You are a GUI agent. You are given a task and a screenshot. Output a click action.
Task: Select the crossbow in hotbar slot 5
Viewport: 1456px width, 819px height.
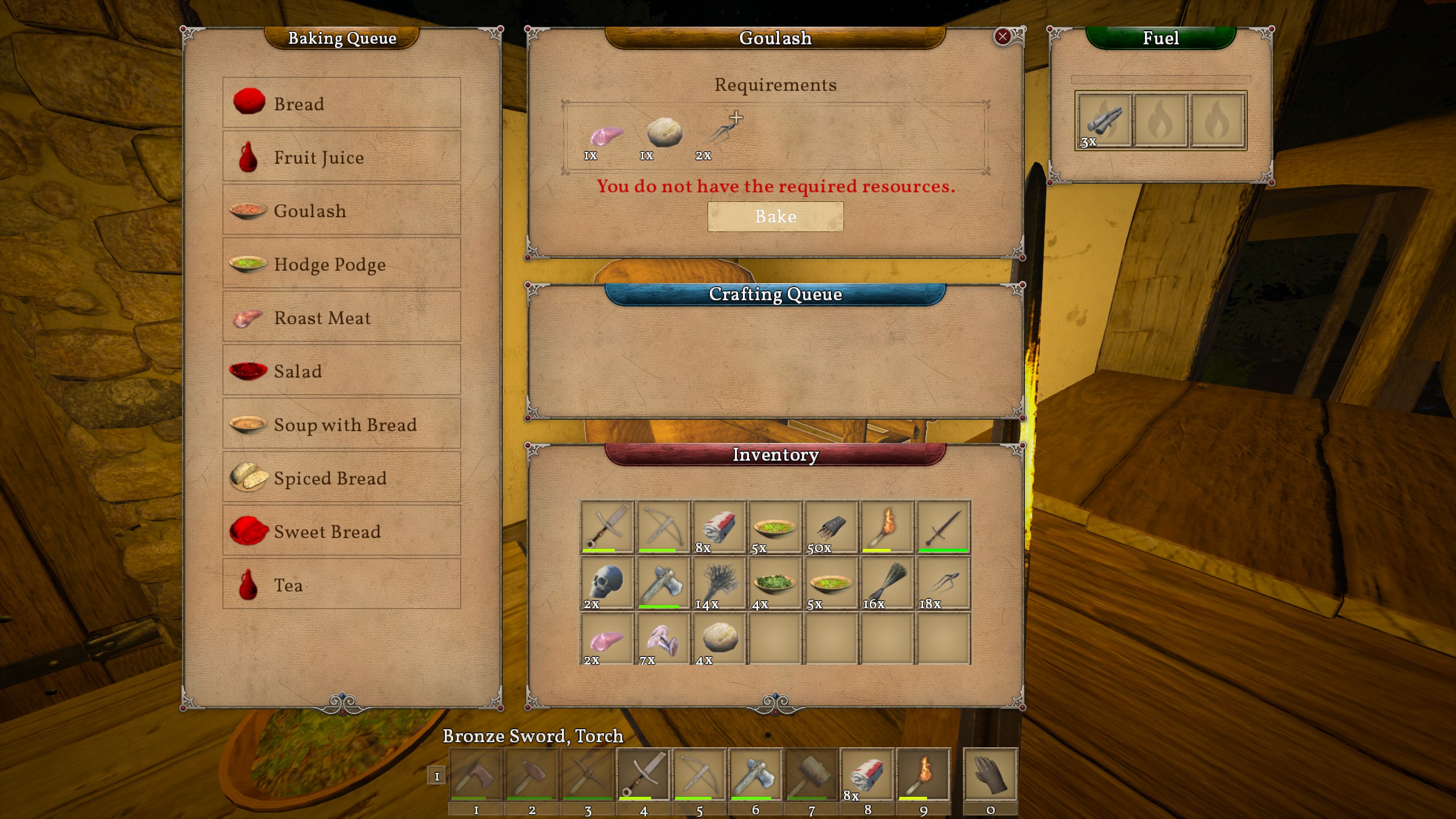click(700, 775)
